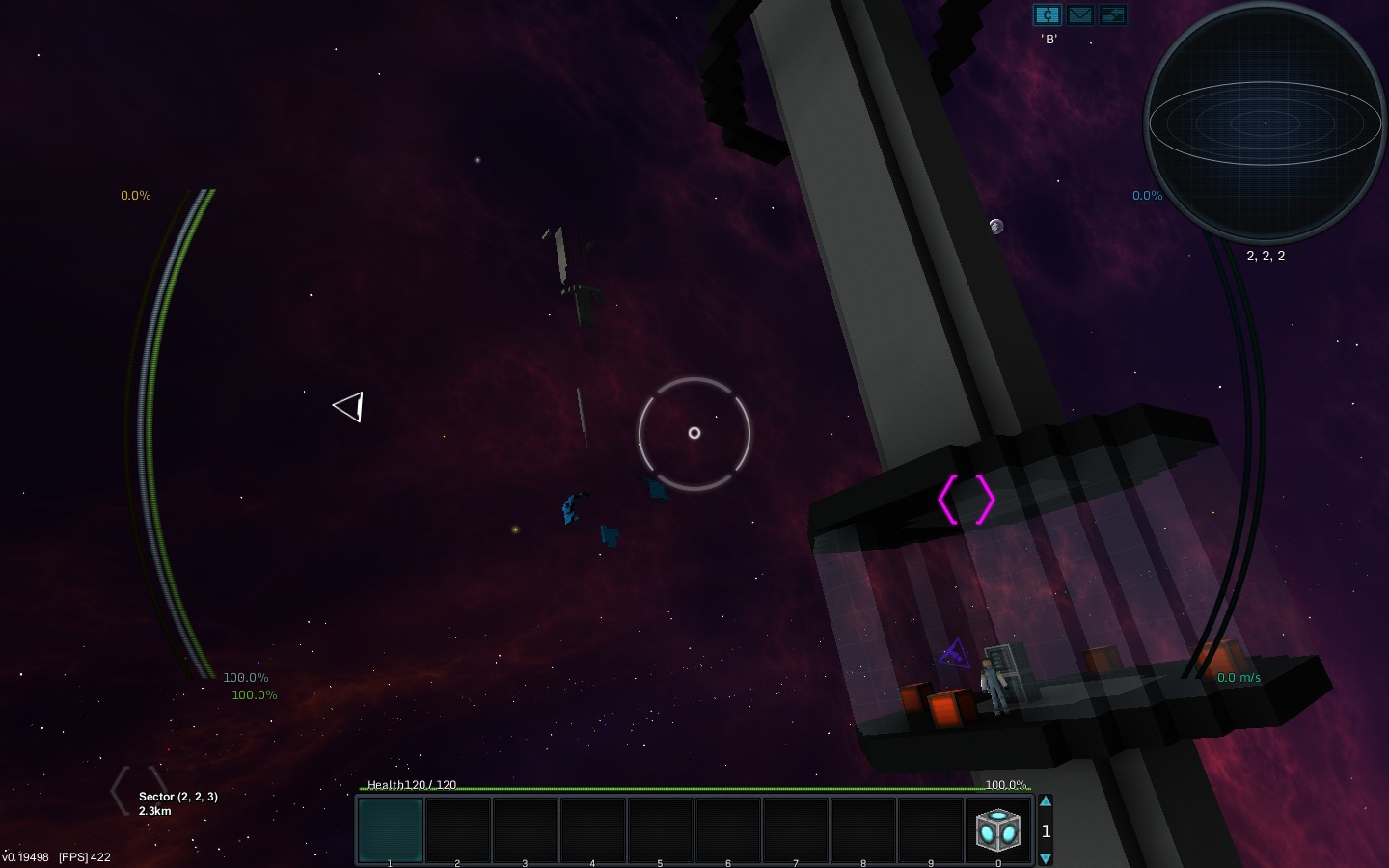Switch to the previous hotbar with down arrow

coord(1046,858)
